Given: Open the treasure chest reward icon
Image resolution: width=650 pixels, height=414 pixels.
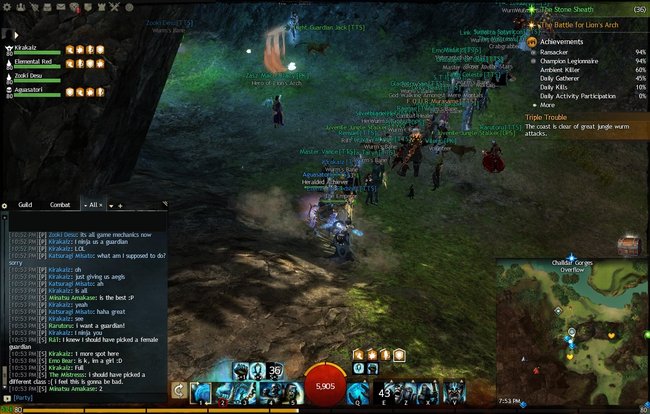Looking at the screenshot, I should [x=628, y=243].
